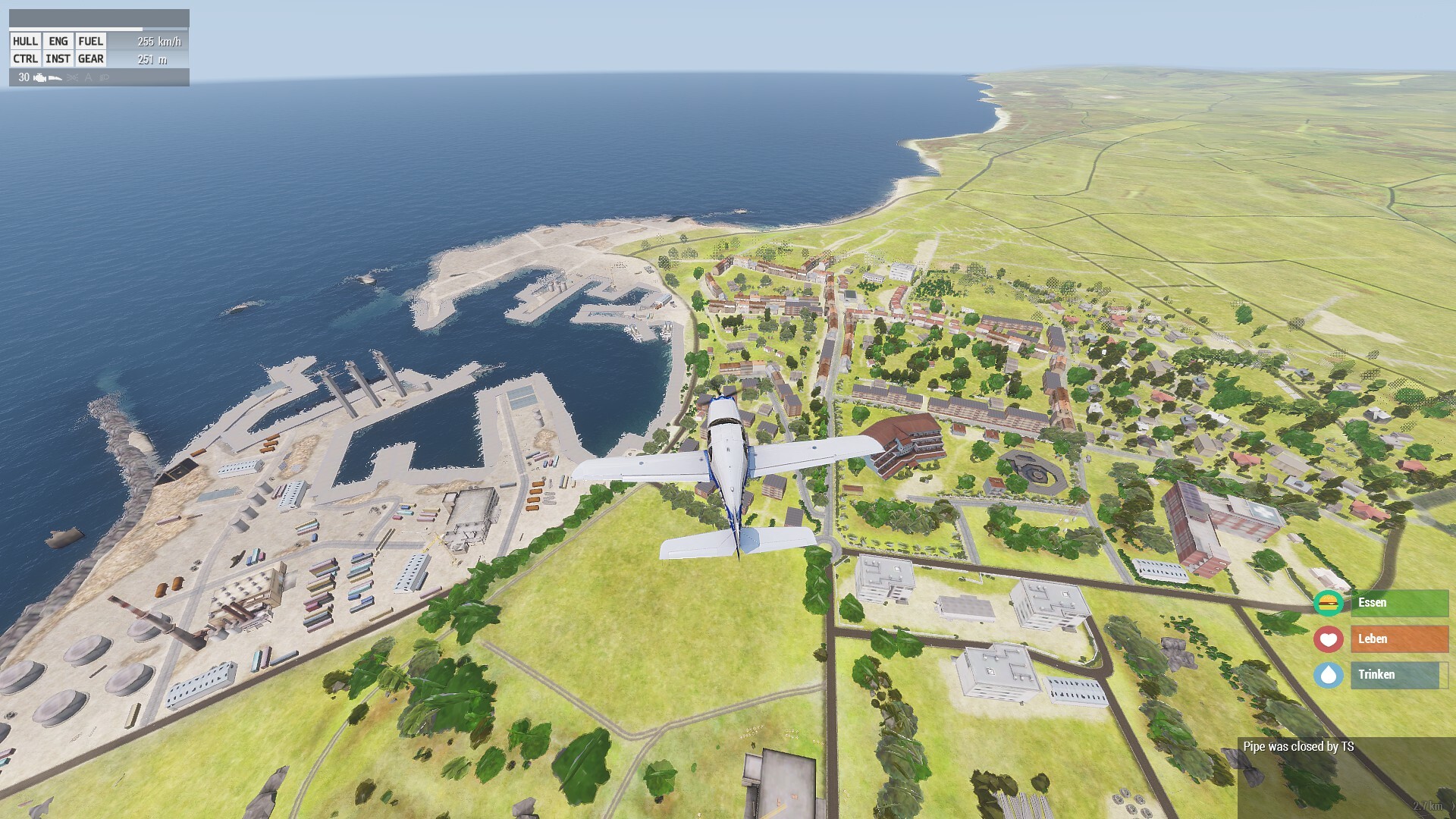1456x819 pixels.
Task: Select the GEAR landing gear indicator
Action: click(90, 59)
